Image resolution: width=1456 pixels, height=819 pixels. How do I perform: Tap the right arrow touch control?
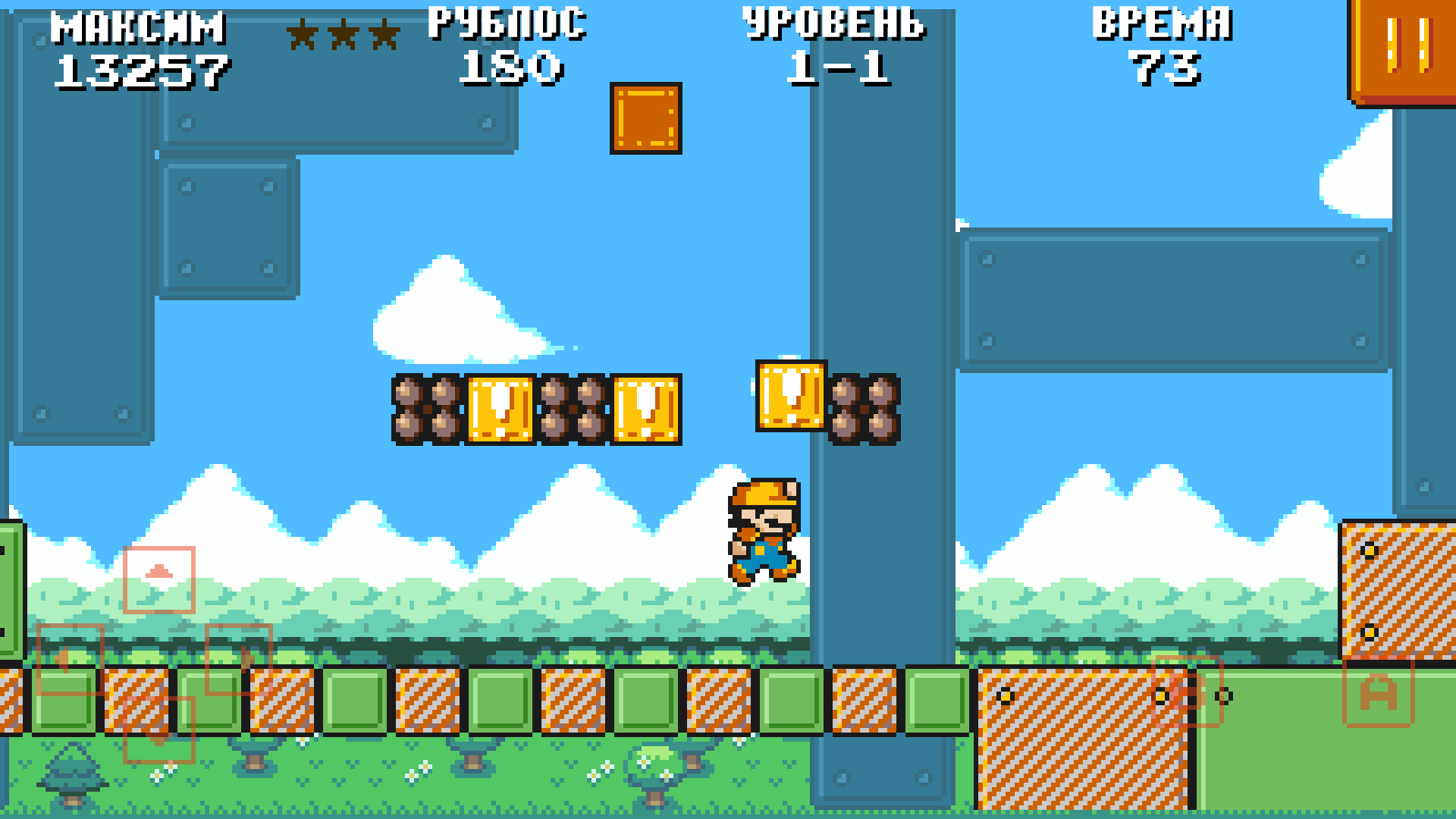(239, 658)
